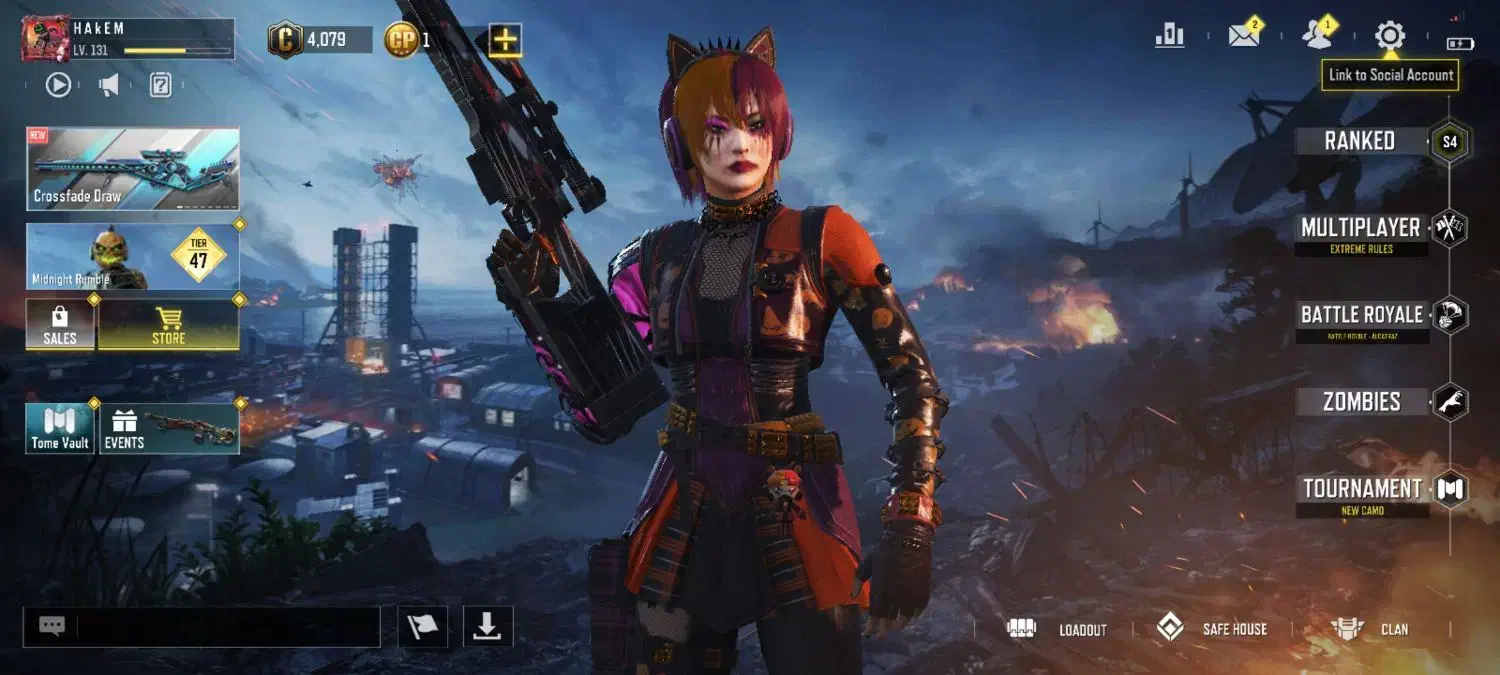The image size is (1500, 675).
Task: Select the Zombies mode
Action: tap(1362, 402)
